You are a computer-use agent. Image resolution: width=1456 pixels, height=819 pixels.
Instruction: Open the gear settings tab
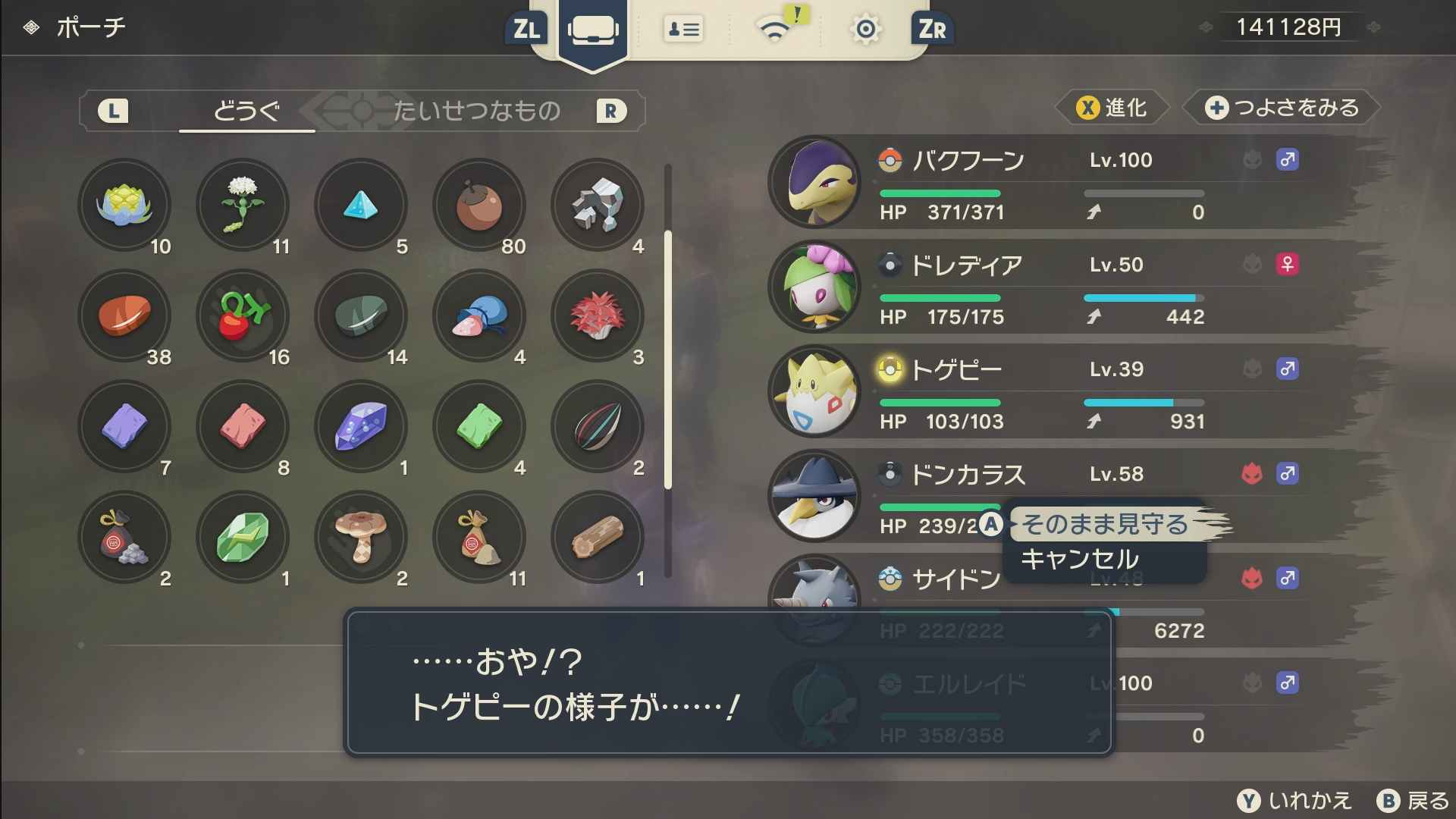pyautogui.click(x=865, y=30)
